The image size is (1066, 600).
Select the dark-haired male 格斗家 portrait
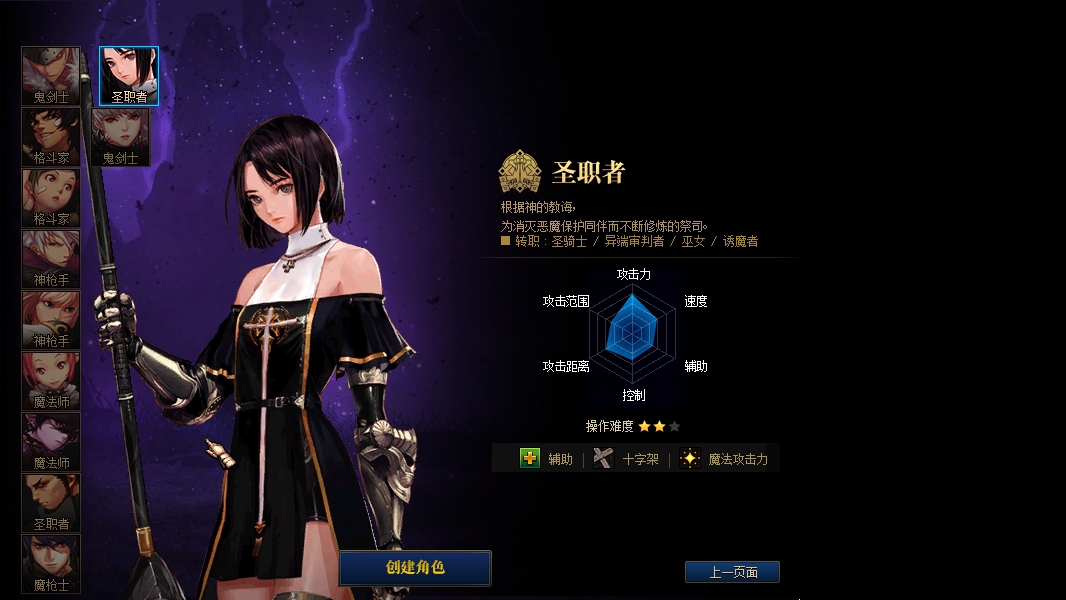click(x=51, y=136)
